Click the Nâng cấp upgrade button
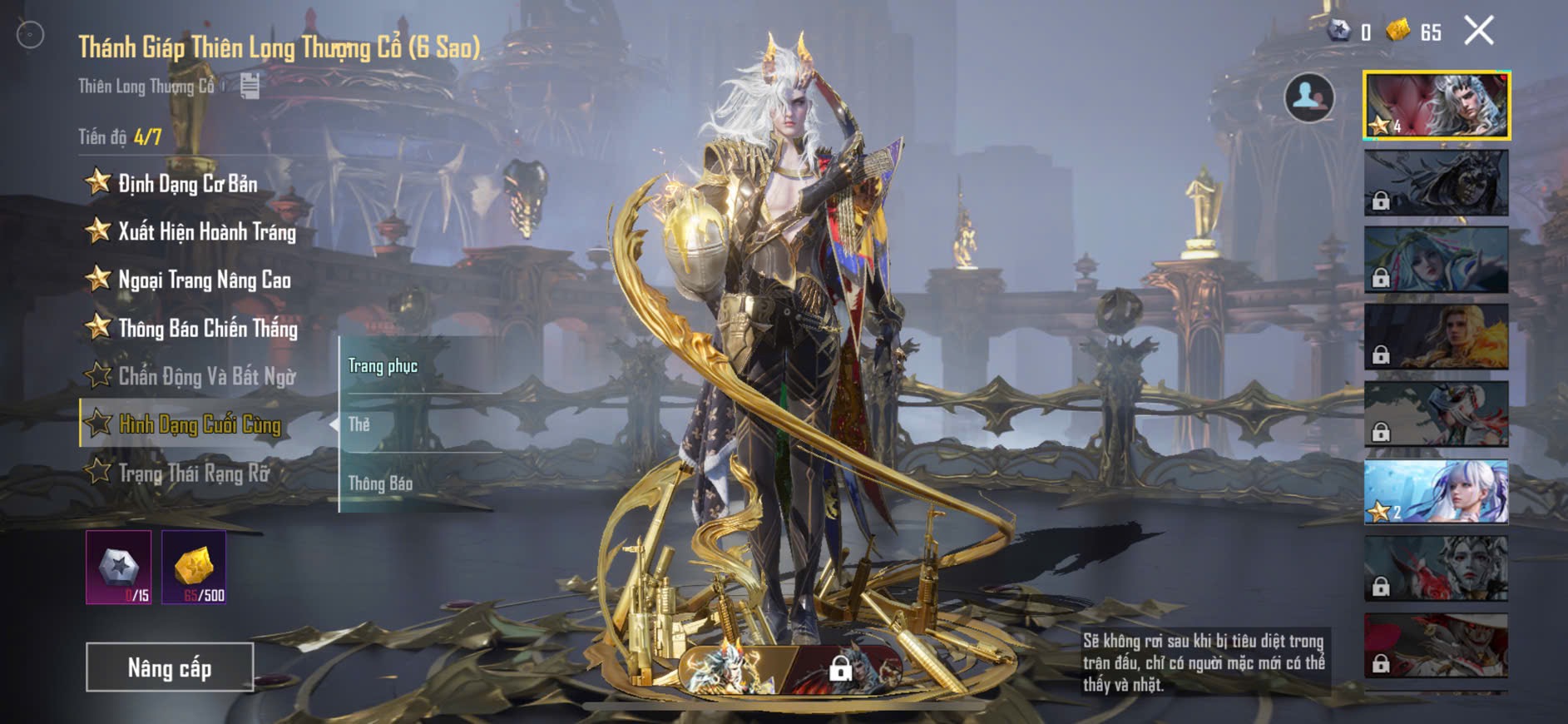The height and width of the screenshot is (724, 1568). (x=170, y=667)
